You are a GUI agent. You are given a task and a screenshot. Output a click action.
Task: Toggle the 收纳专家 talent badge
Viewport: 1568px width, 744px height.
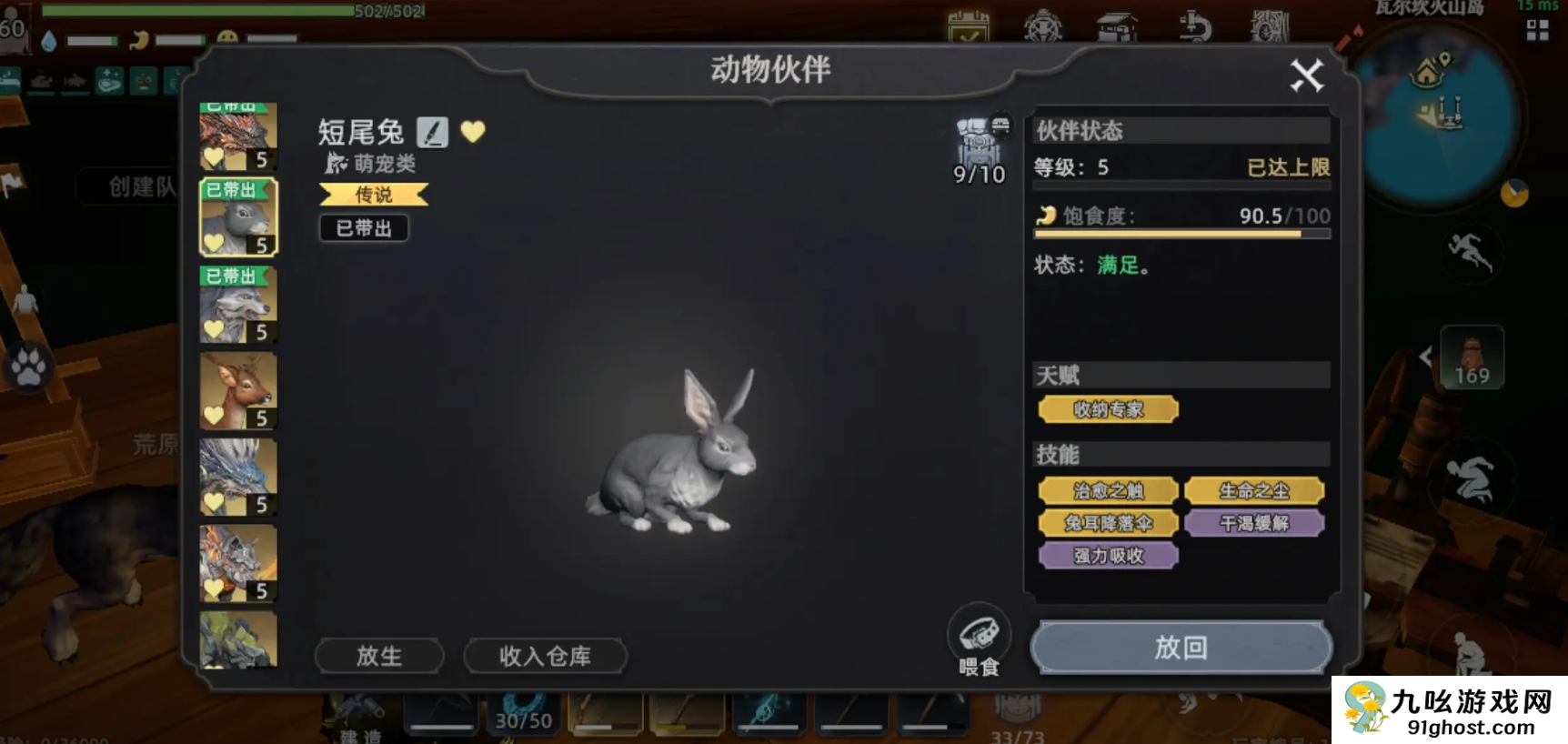[1108, 409]
